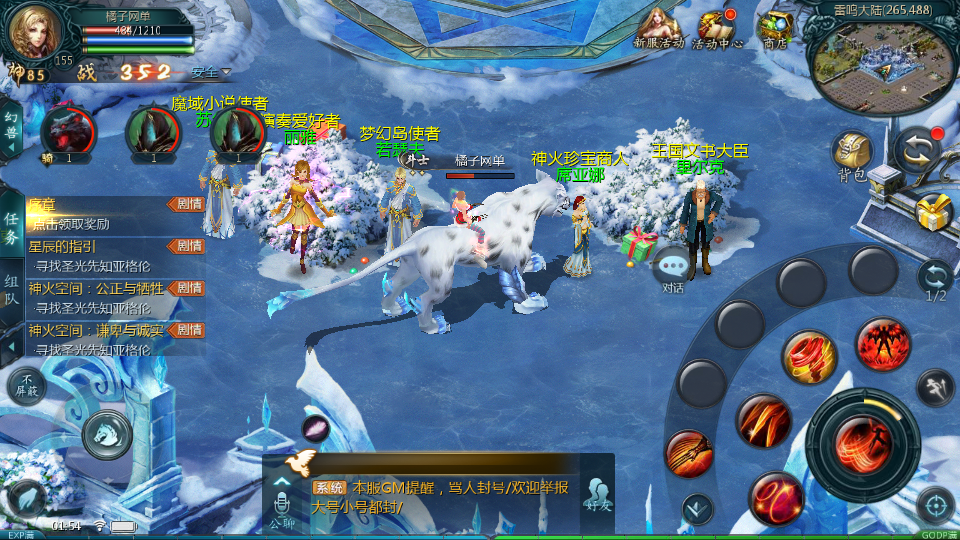Tap the target lock crosshair button
This screenshot has width=960, height=540.
tap(936, 504)
